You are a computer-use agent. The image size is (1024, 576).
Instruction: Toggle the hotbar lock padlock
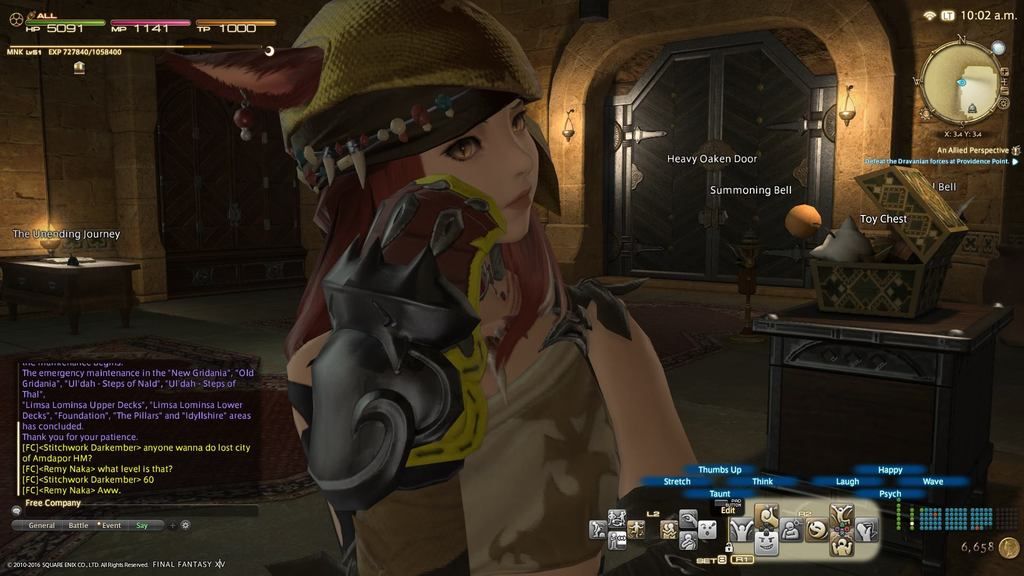(x=728, y=547)
